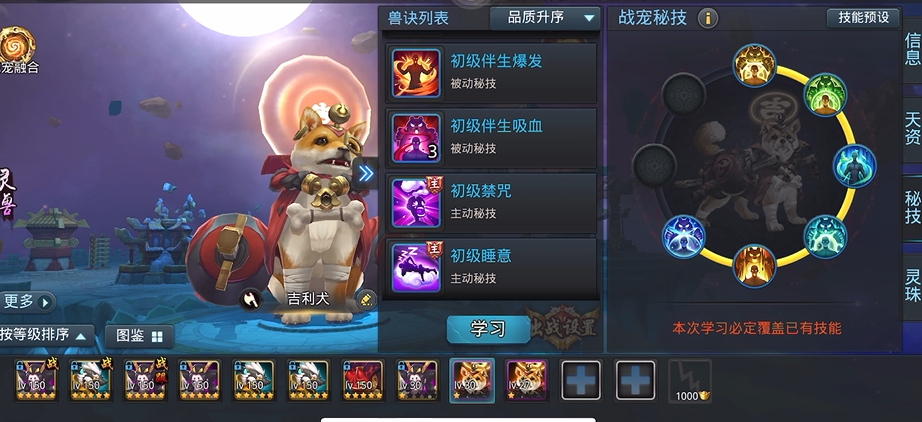The width and height of the screenshot is (922, 422).
Task: Click the locked pet slot costing 1000
Action: point(689,381)
